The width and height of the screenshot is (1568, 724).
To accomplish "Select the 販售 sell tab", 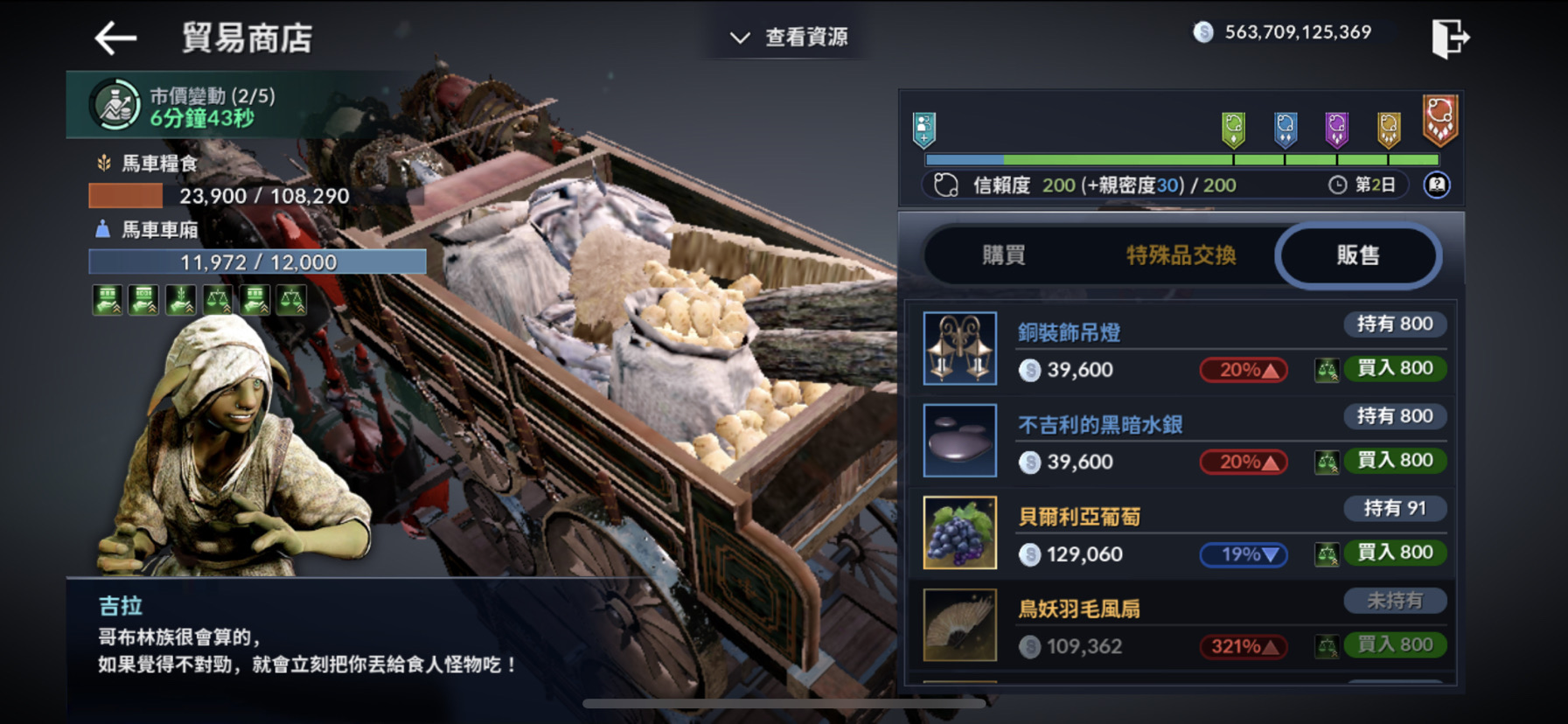I will (x=1356, y=254).
